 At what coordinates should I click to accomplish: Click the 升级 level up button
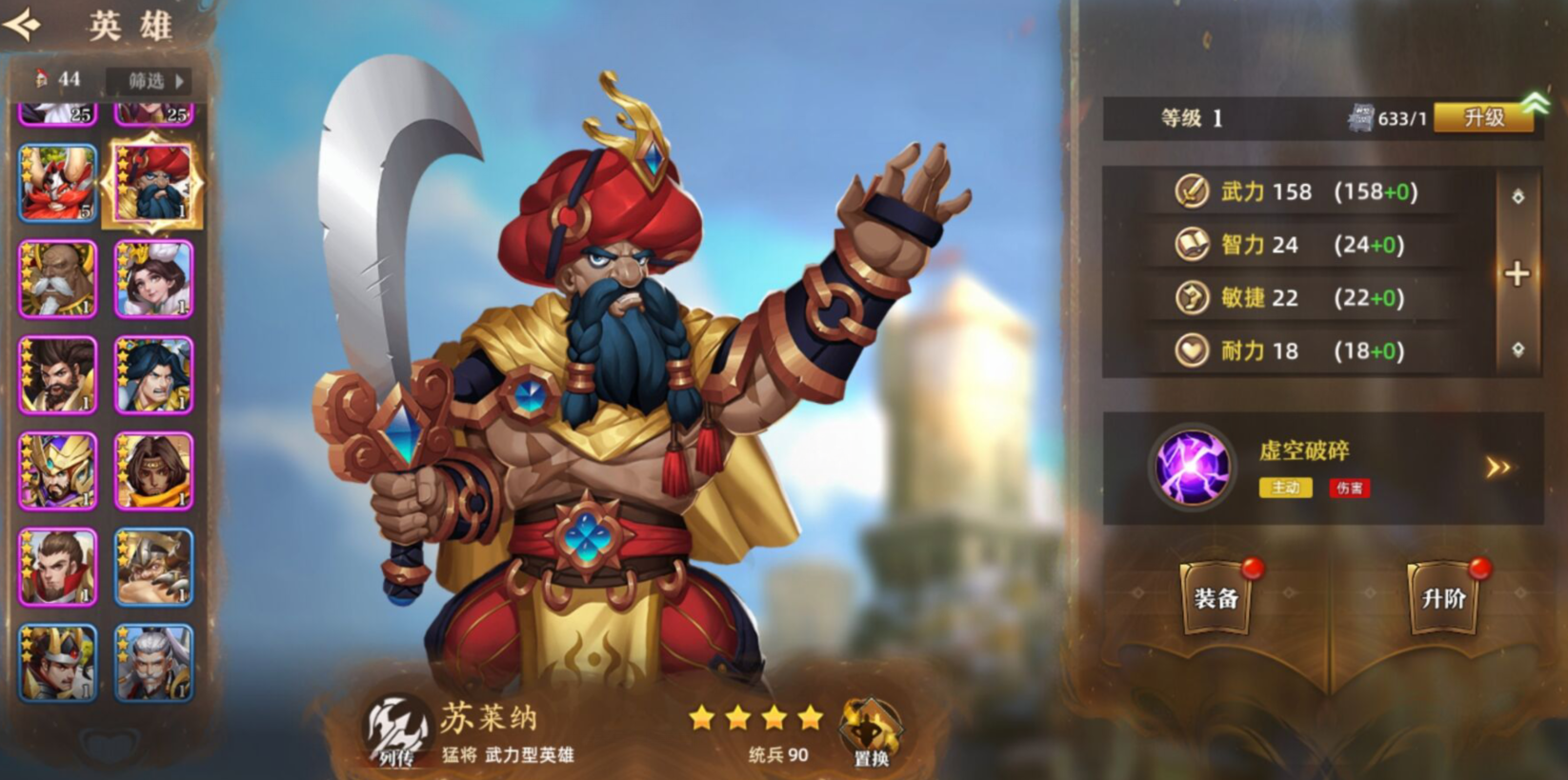coord(1483,118)
